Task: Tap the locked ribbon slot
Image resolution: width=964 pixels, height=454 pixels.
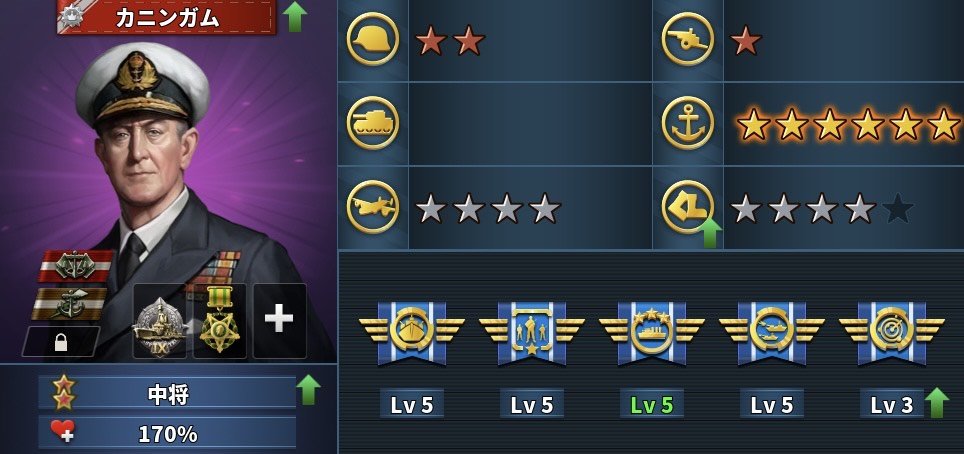Action: click(60, 342)
